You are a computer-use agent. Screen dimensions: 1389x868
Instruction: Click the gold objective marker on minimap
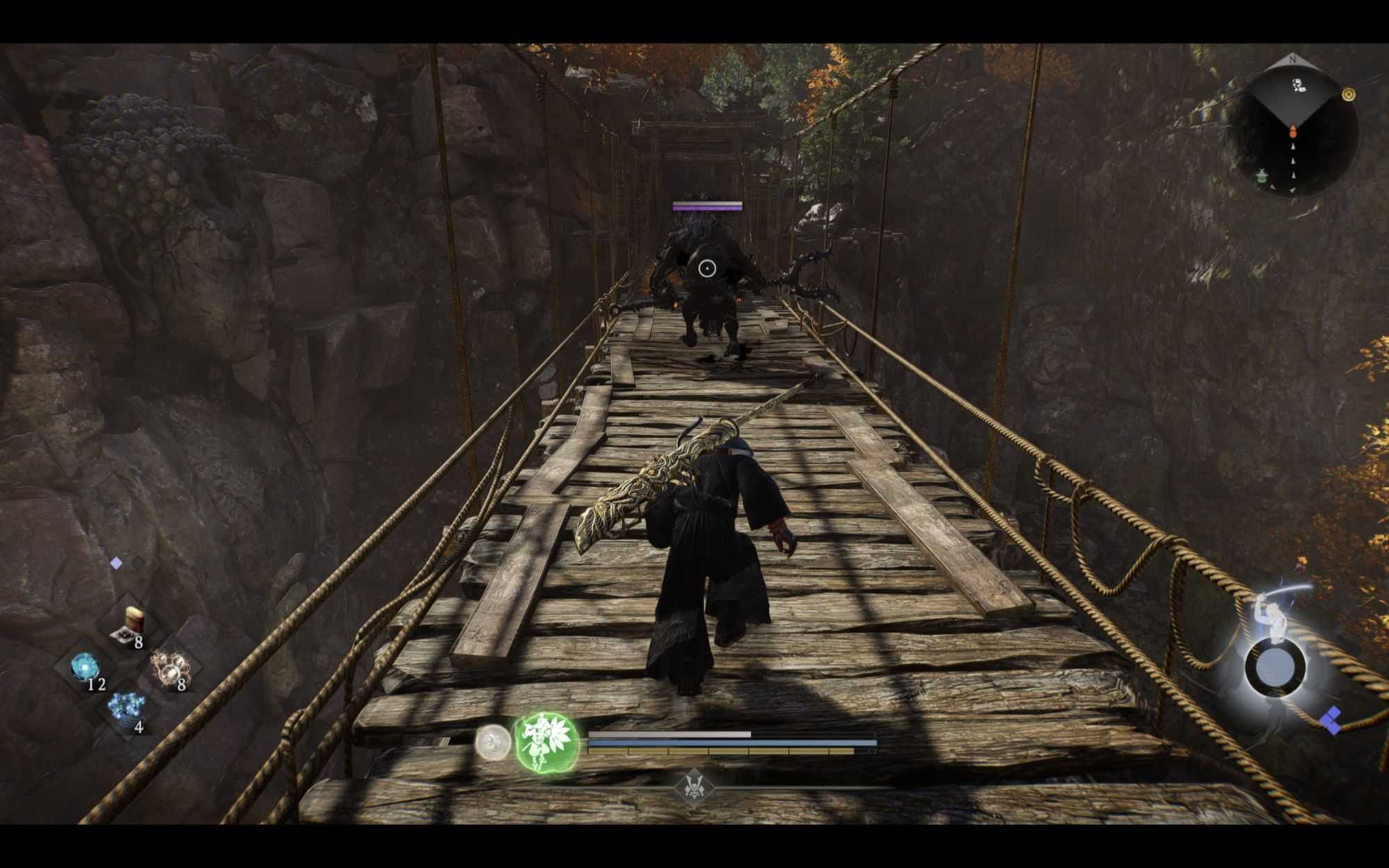tap(1348, 94)
